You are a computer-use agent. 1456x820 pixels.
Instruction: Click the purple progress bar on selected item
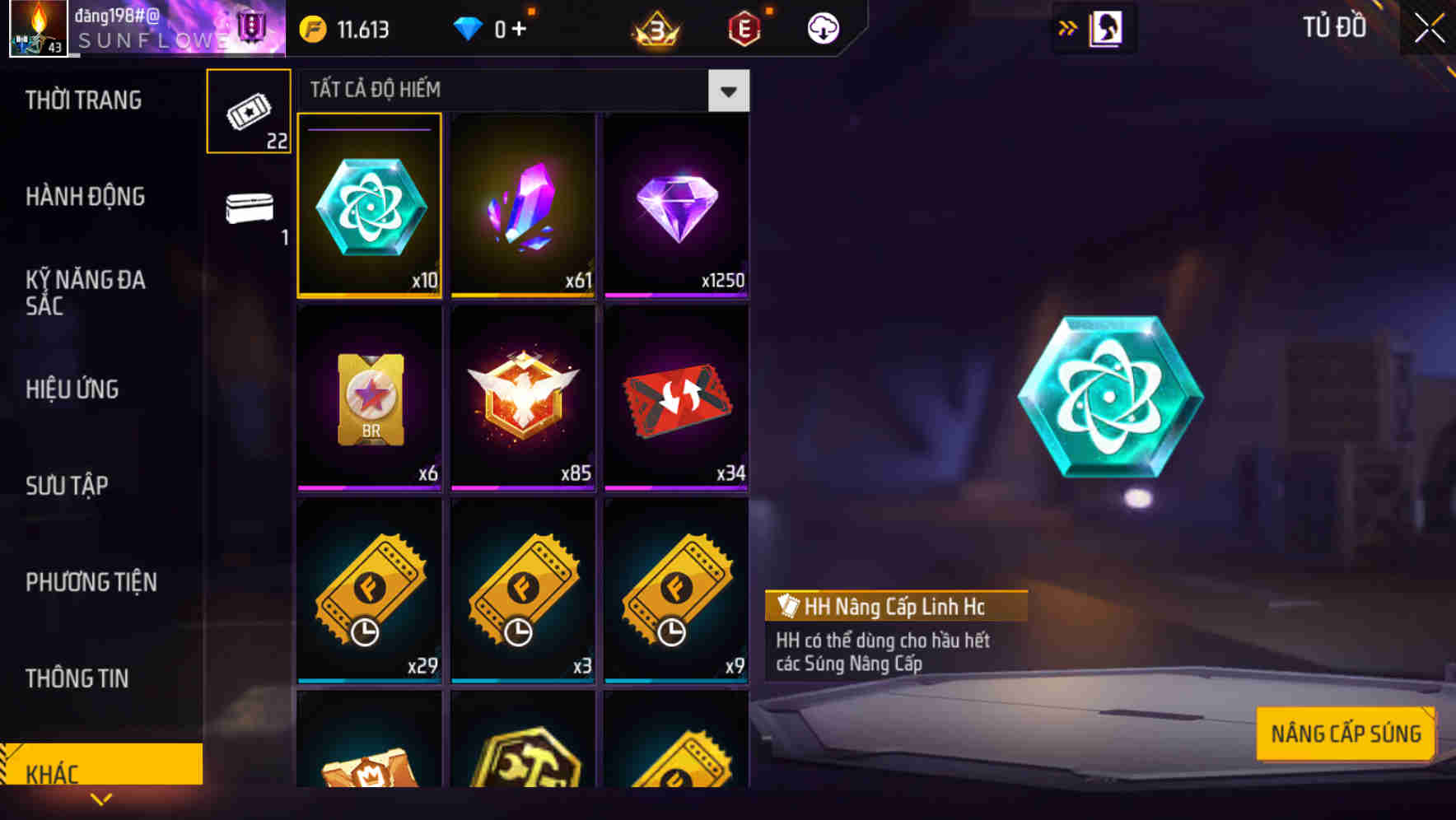[367, 130]
